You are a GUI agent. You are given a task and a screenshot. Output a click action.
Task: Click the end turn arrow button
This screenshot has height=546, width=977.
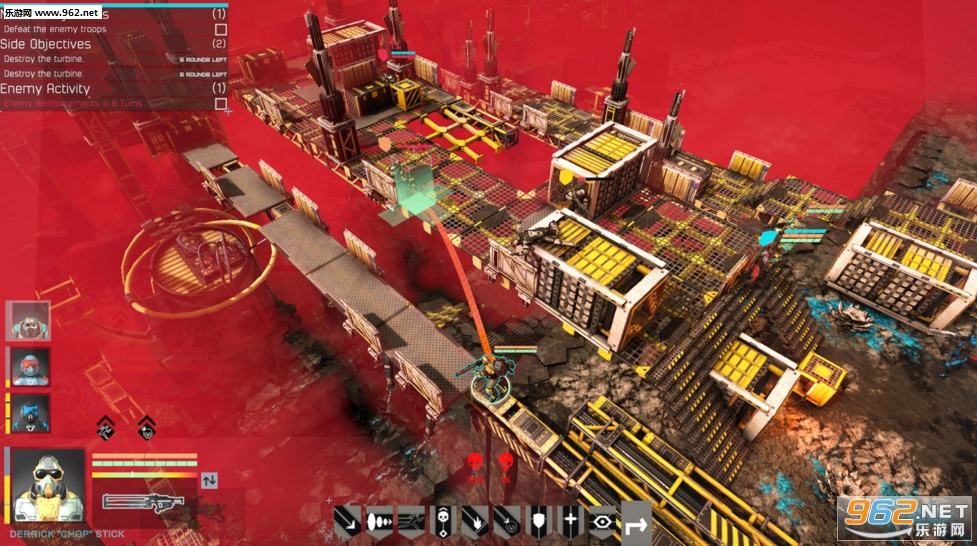click(x=636, y=521)
